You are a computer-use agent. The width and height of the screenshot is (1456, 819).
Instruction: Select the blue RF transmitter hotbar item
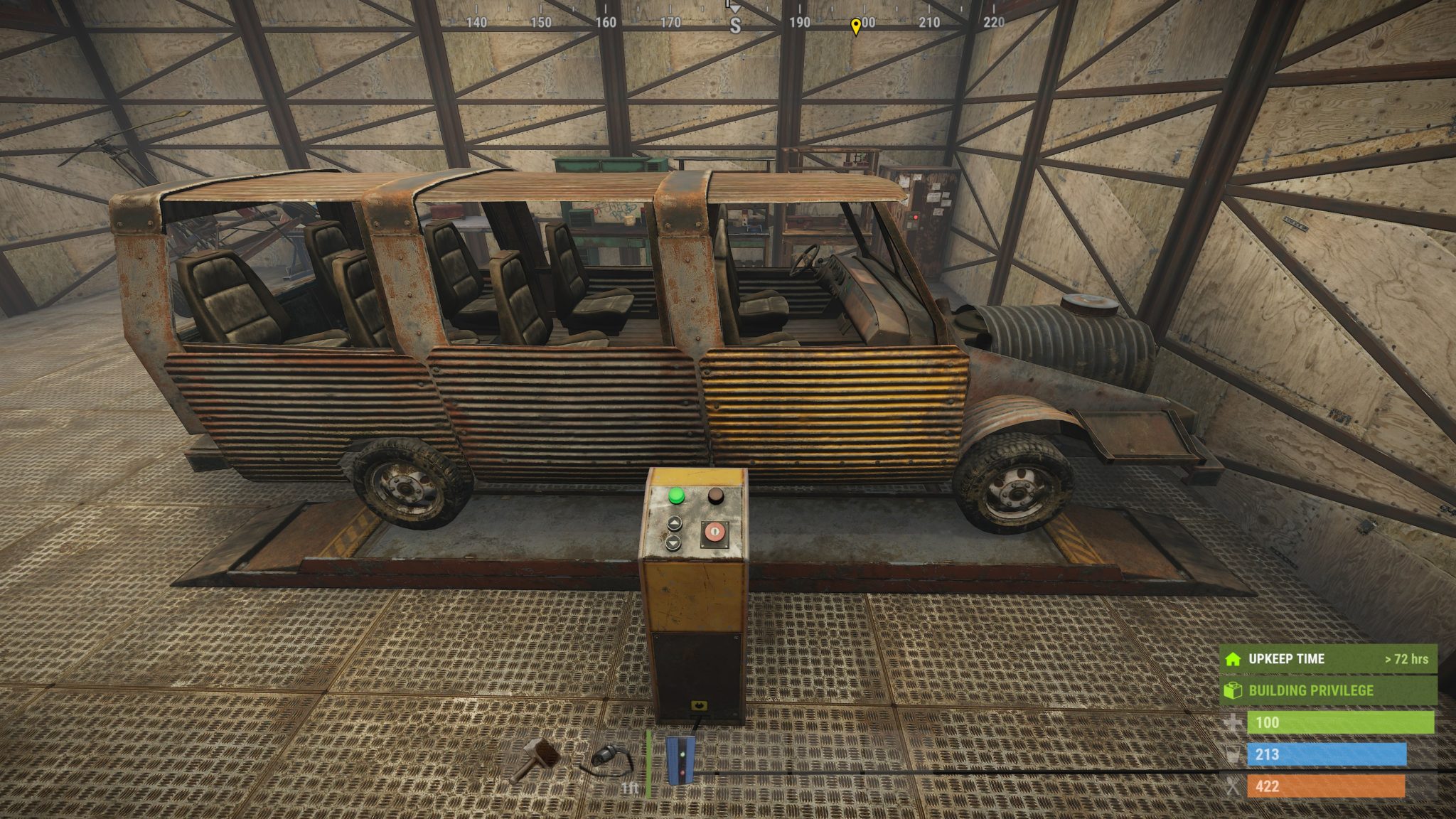(x=680, y=759)
